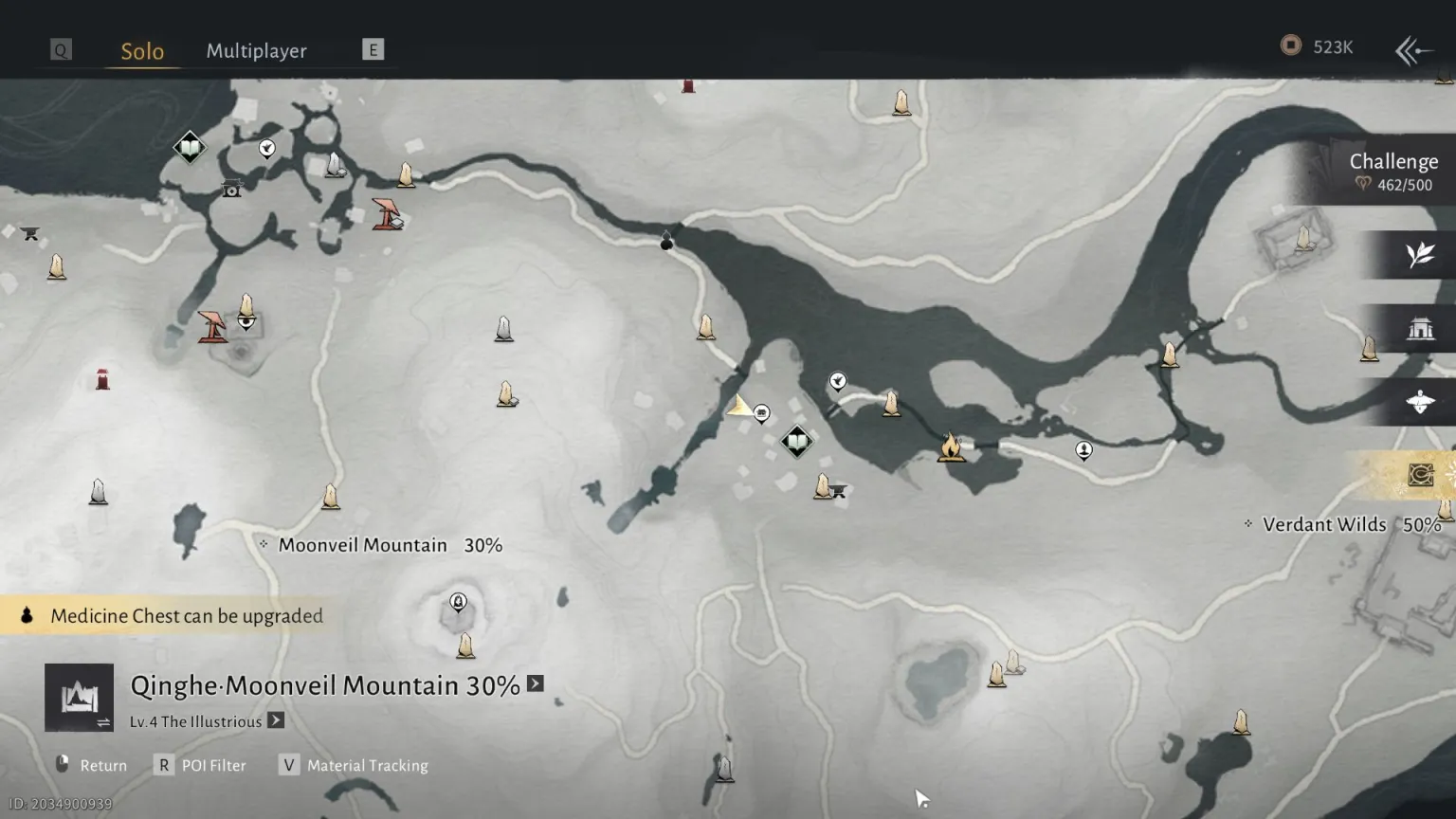Select the Solo tab
1456x819 pixels.
(x=142, y=51)
